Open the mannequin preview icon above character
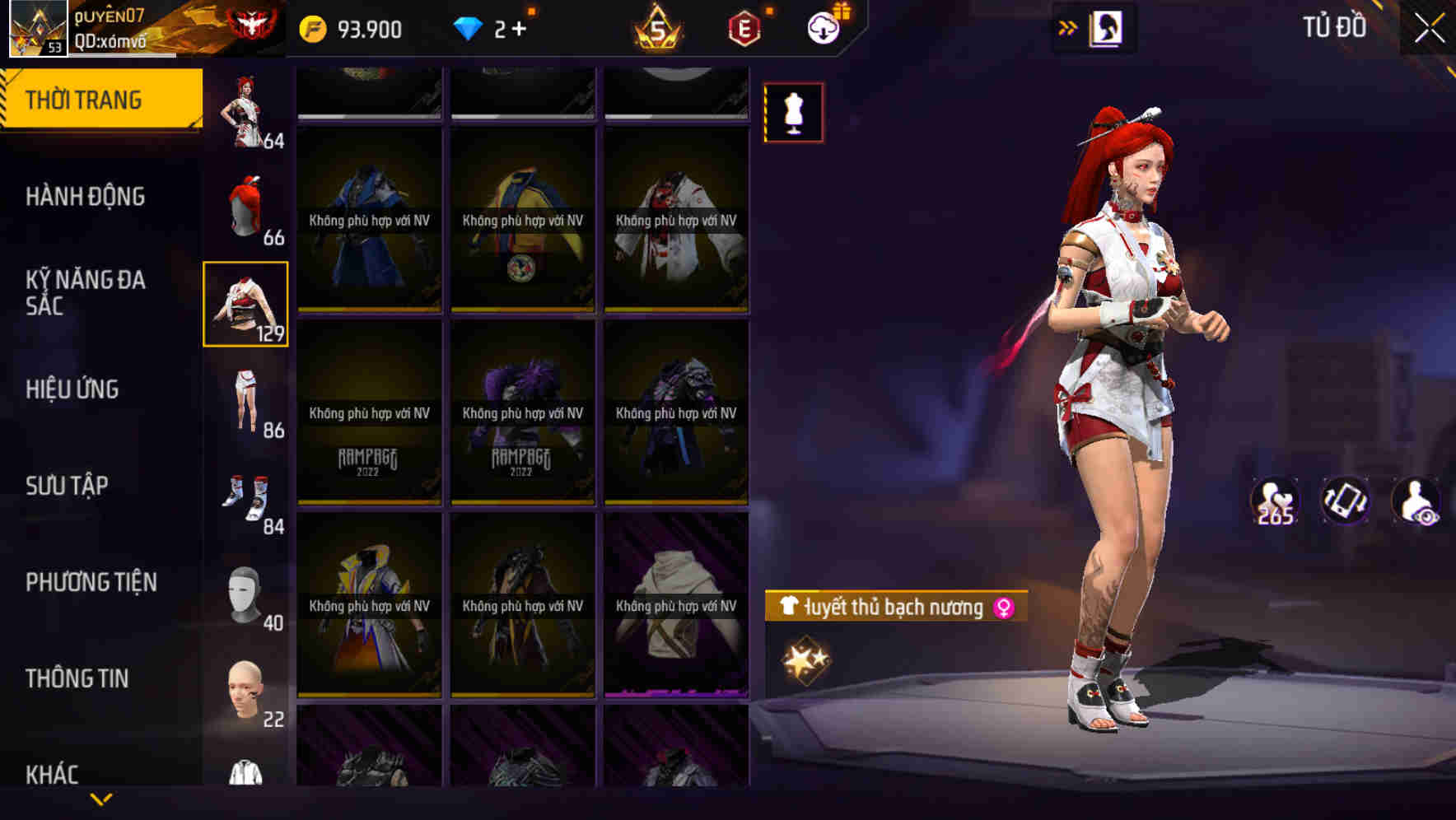Screen dimensions: 1456x820 click(793, 113)
